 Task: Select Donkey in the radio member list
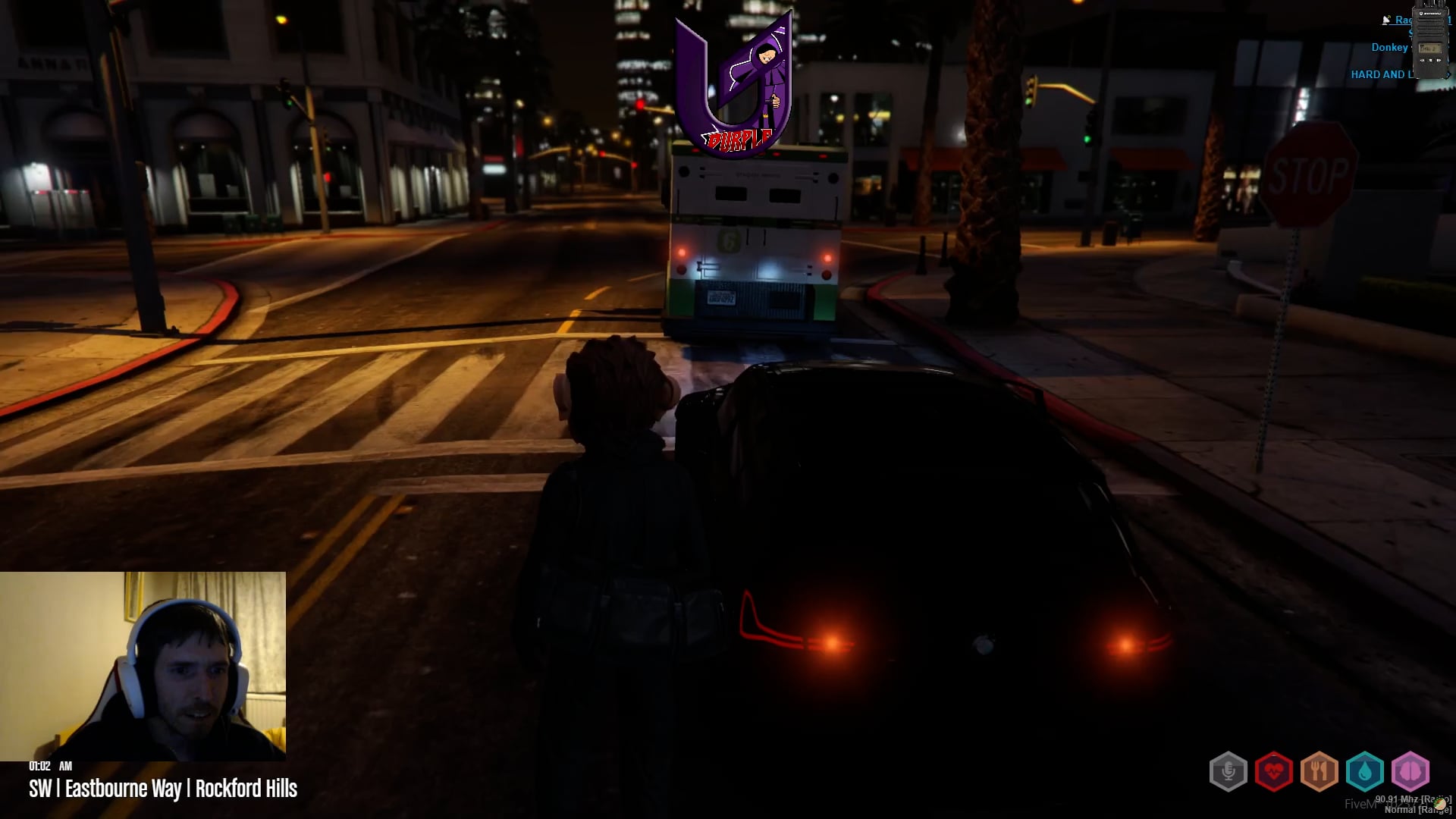point(1389,47)
